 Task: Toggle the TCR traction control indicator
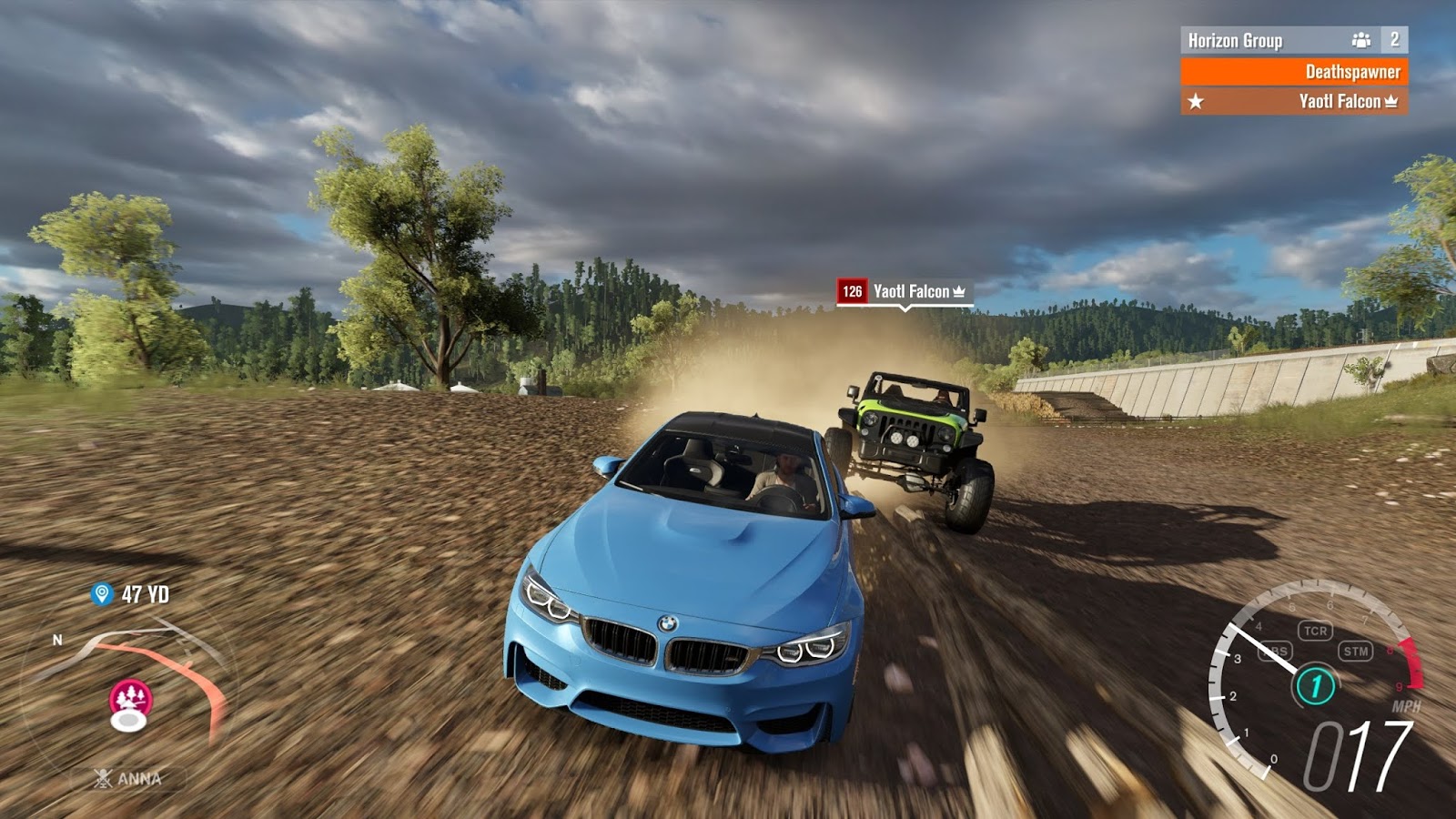[1315, 631]
